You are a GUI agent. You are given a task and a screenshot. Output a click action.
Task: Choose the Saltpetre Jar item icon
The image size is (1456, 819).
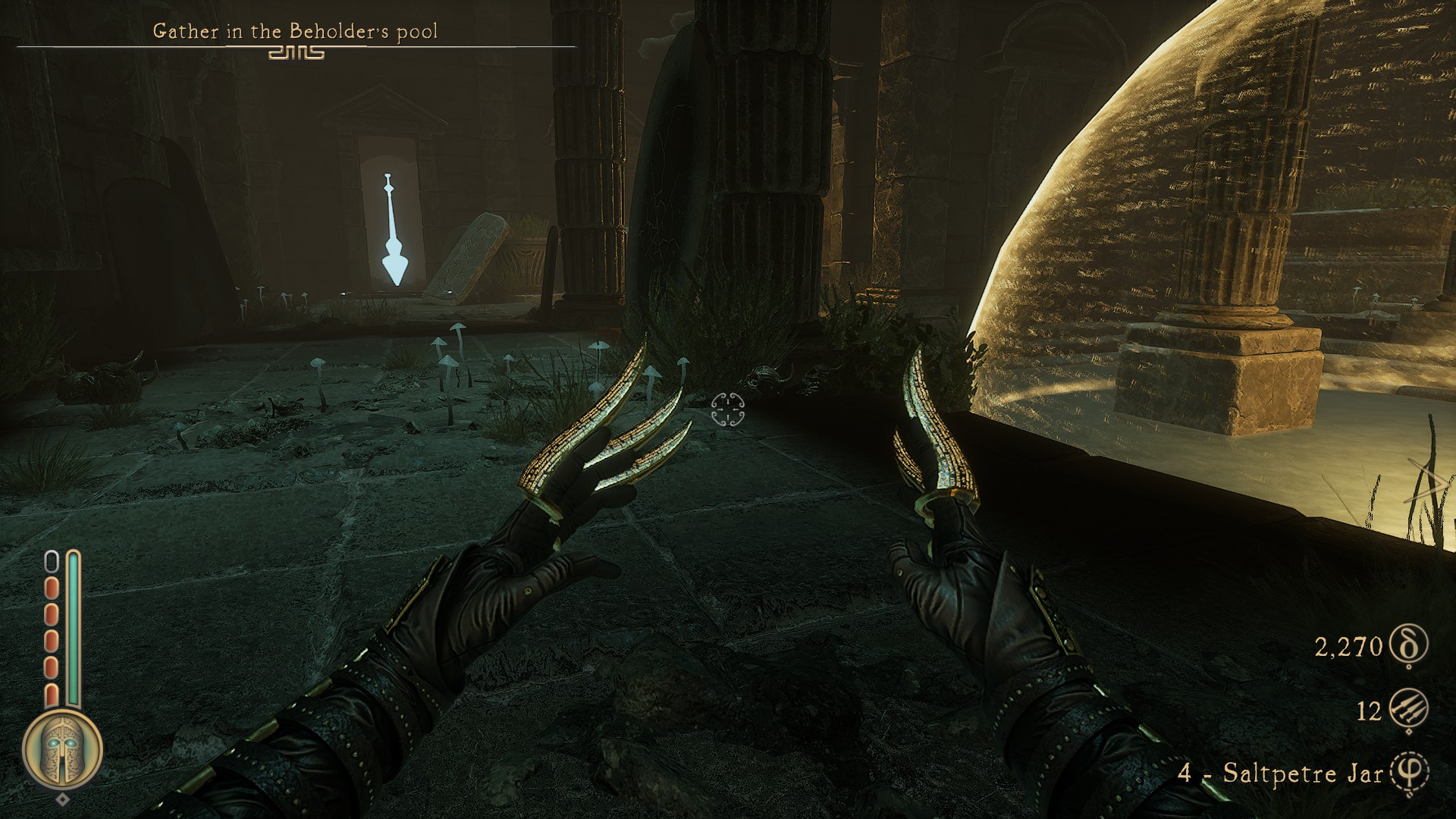1410,773
